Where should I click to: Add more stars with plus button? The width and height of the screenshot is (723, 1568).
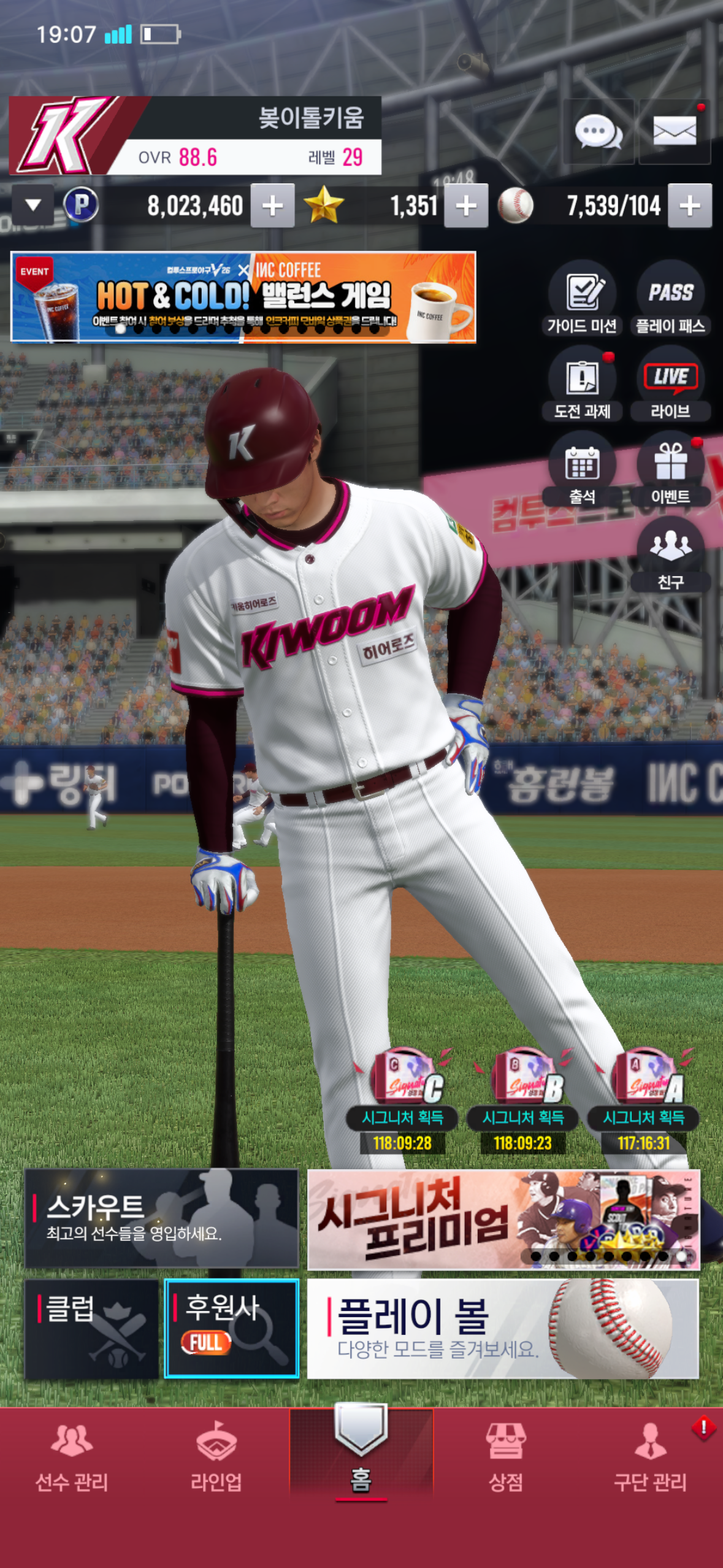pos(466,206)
